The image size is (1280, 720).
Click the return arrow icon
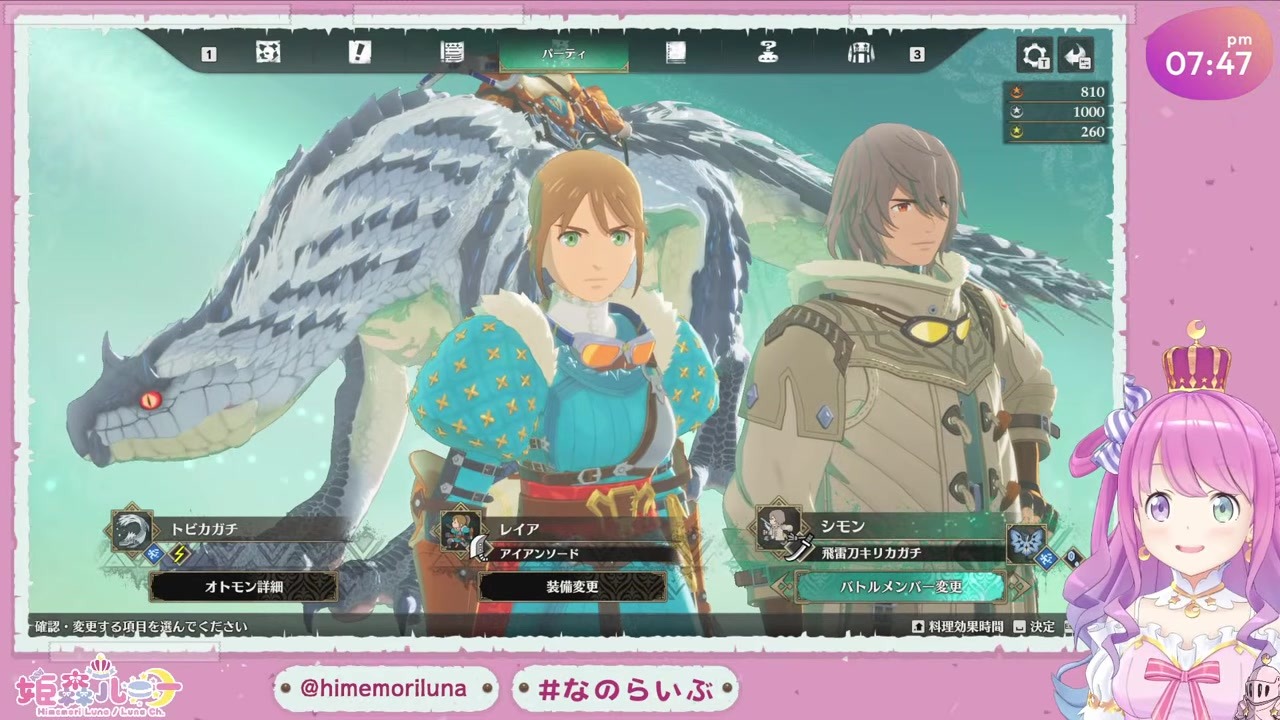click(1076, 55)
